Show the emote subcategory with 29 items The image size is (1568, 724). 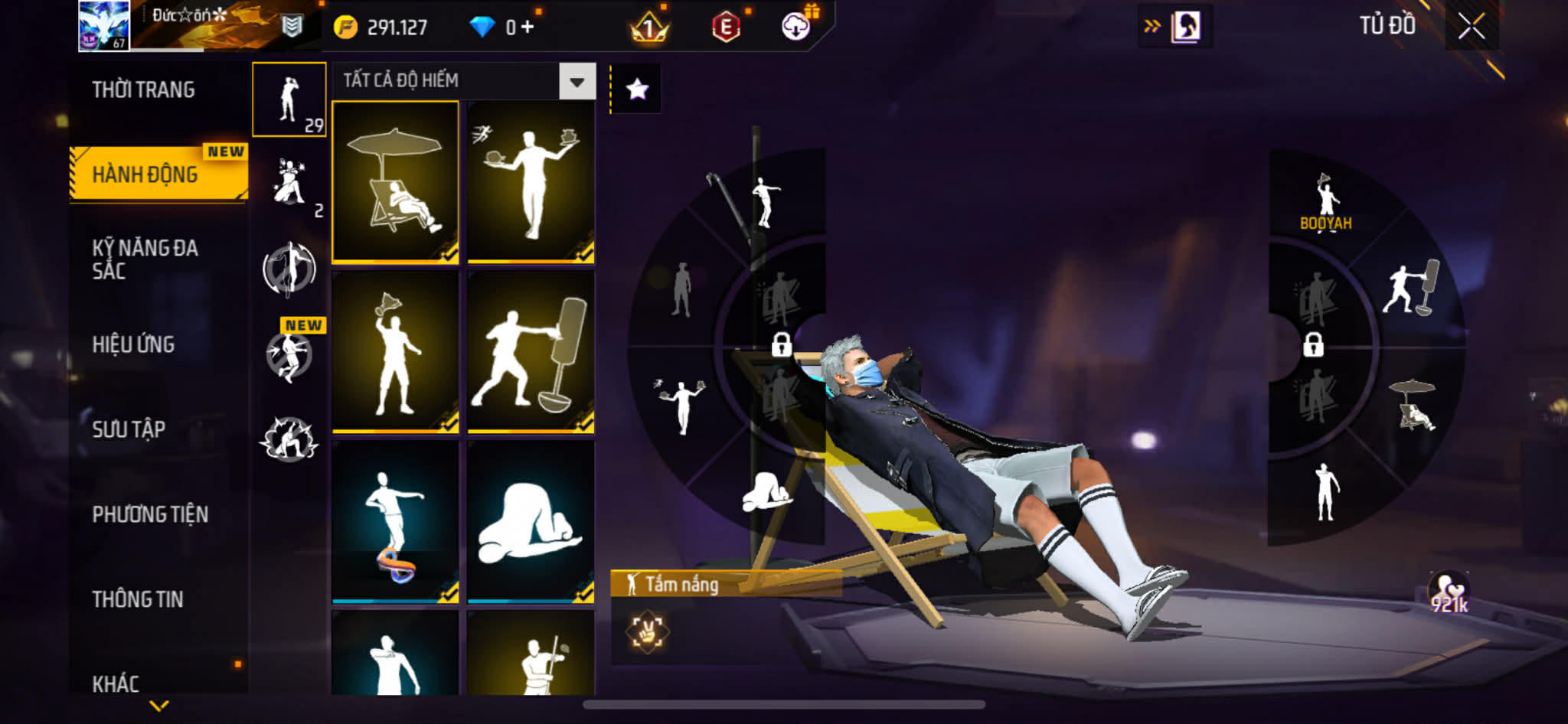(289, 100)
